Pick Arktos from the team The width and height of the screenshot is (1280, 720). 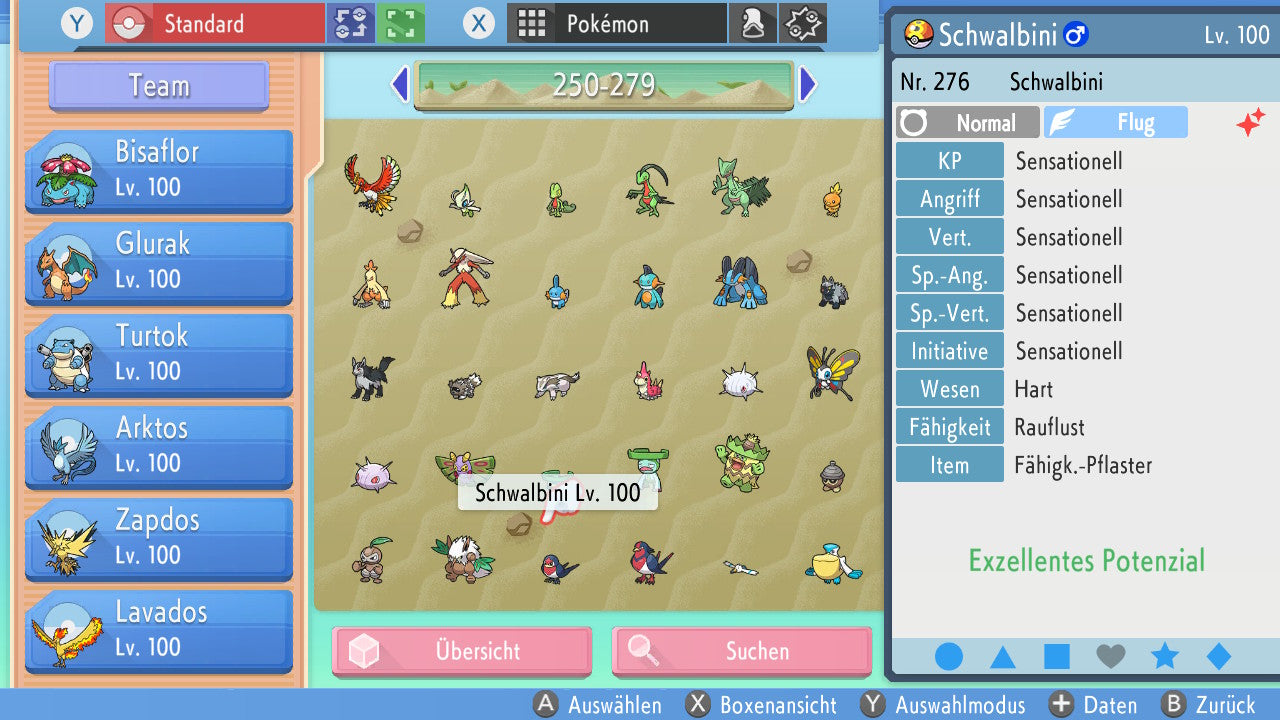(x=159, y=446)
